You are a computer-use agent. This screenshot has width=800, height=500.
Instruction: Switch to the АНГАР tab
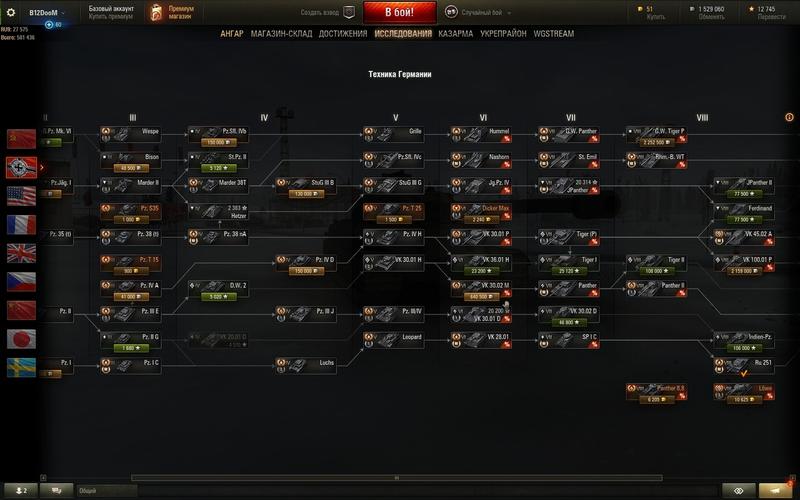pyautogui.click(x=233, y=33)
